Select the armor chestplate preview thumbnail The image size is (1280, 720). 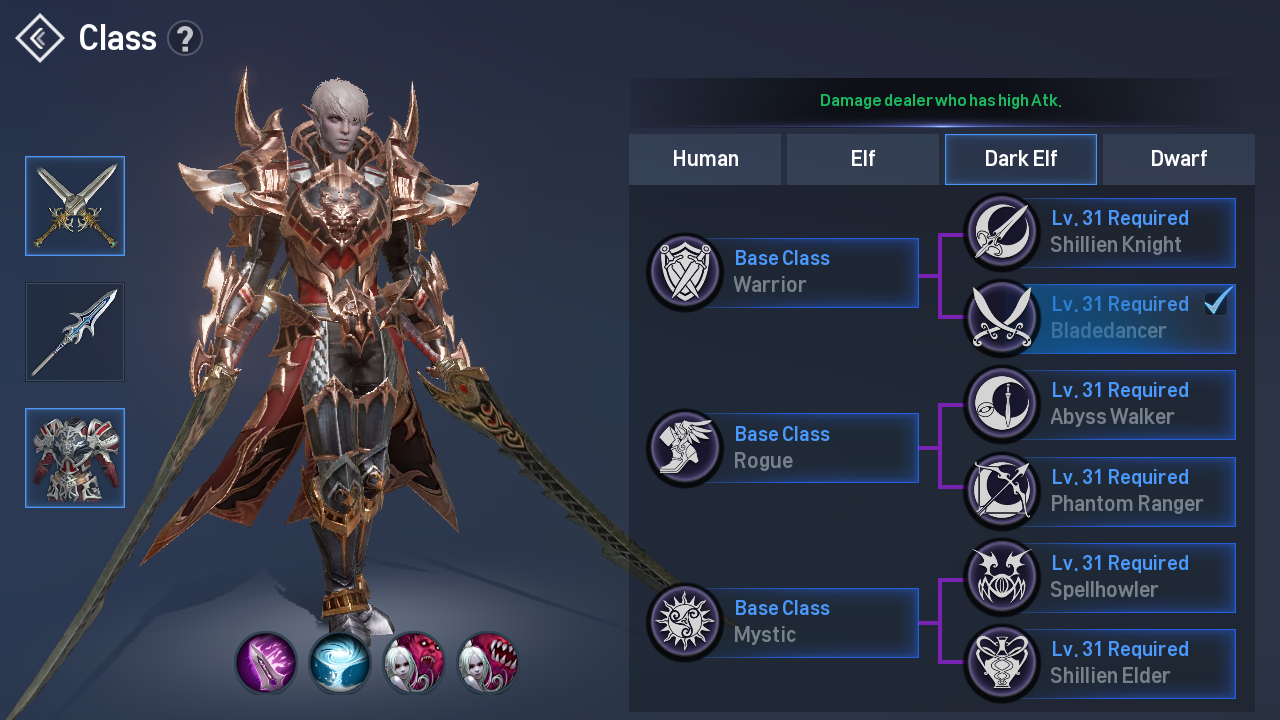(x=75, y=458)
